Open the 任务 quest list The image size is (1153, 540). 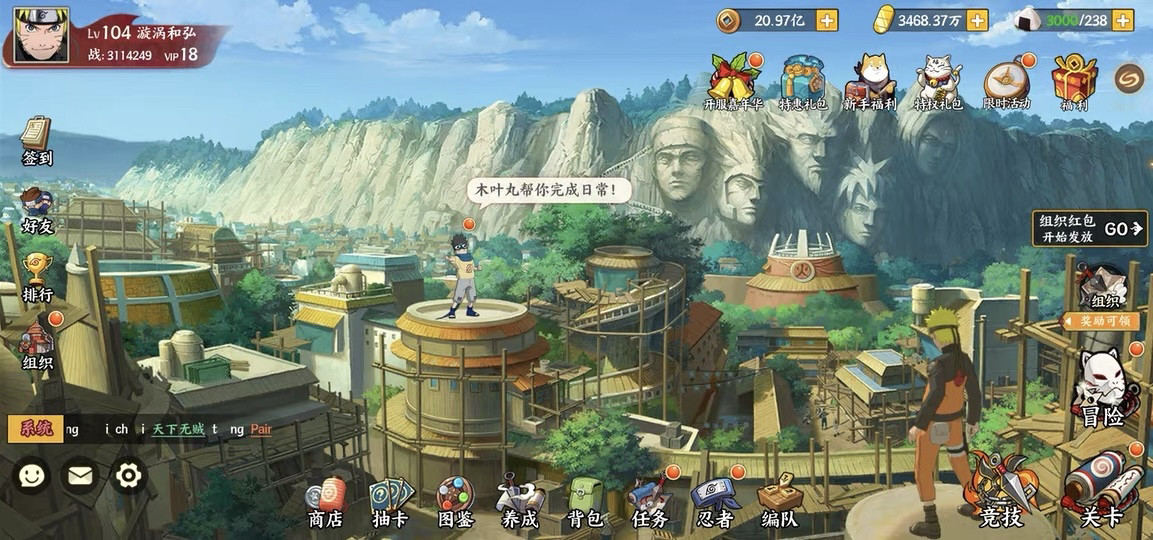[649, 503]
